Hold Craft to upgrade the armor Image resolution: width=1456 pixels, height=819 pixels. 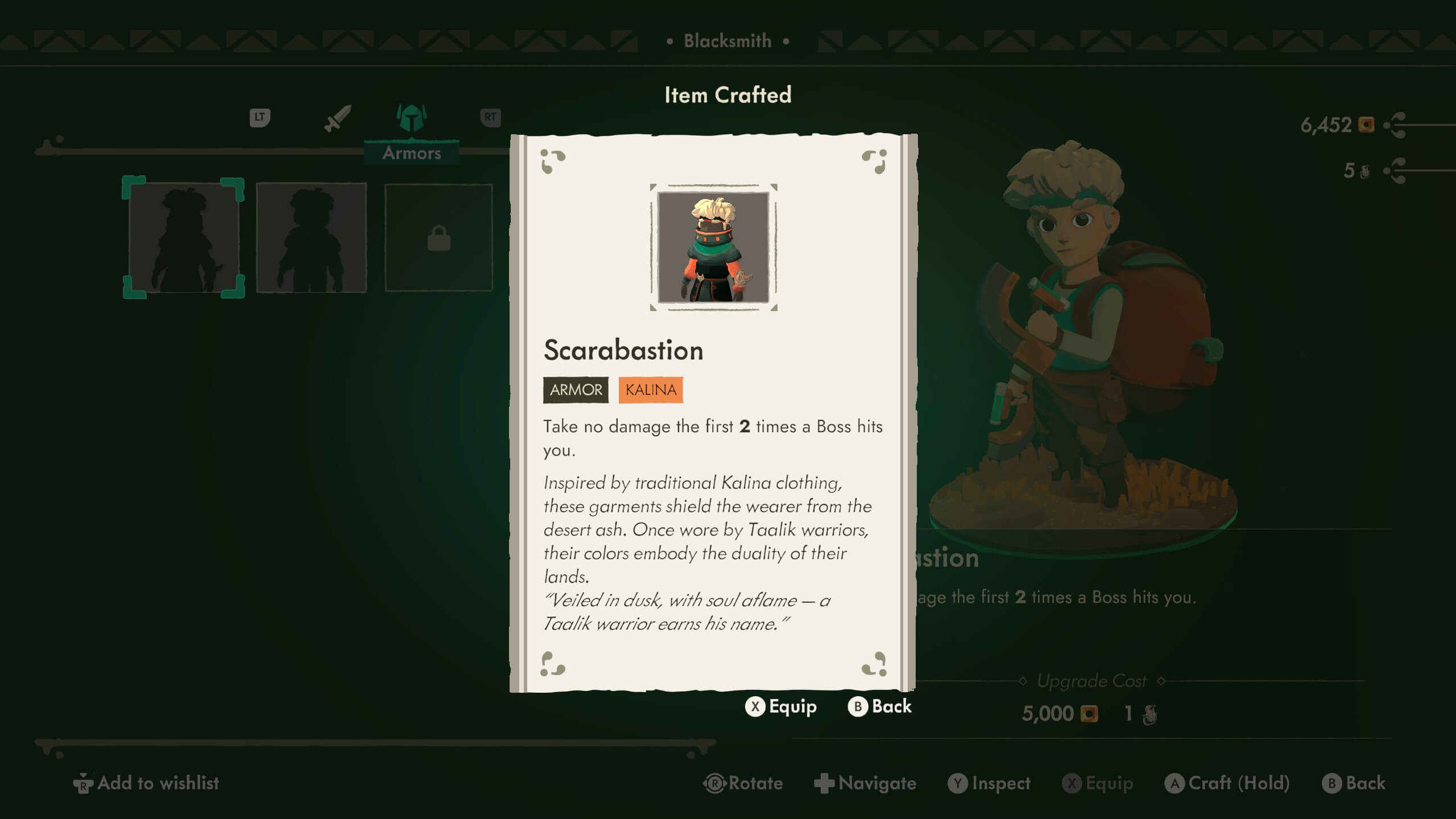click(x=1227, y=783)
